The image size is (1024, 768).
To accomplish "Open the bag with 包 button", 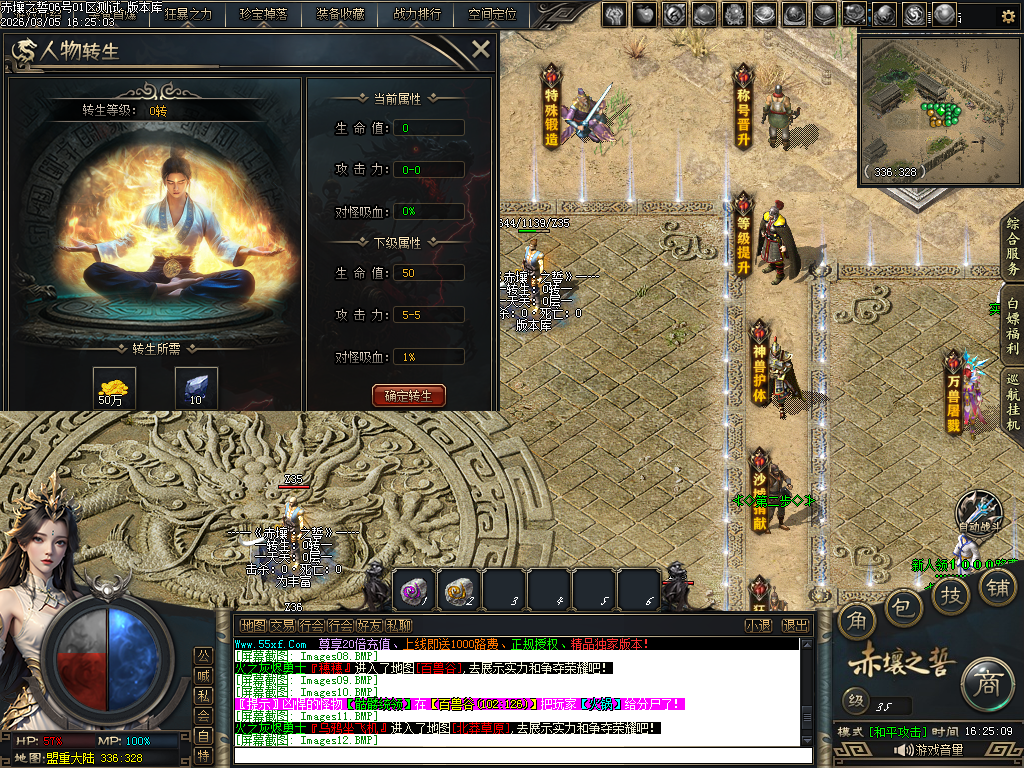I will (904, 606).
